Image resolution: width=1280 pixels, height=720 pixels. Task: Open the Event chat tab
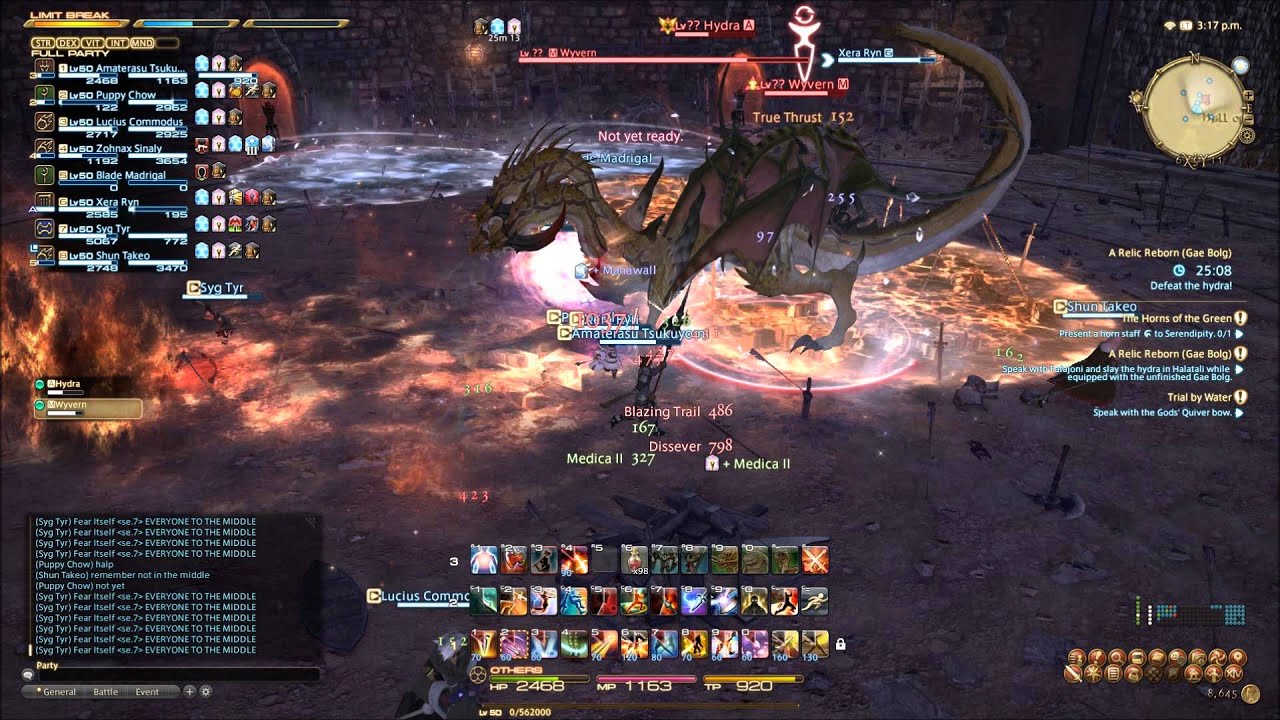coord(147,691)
